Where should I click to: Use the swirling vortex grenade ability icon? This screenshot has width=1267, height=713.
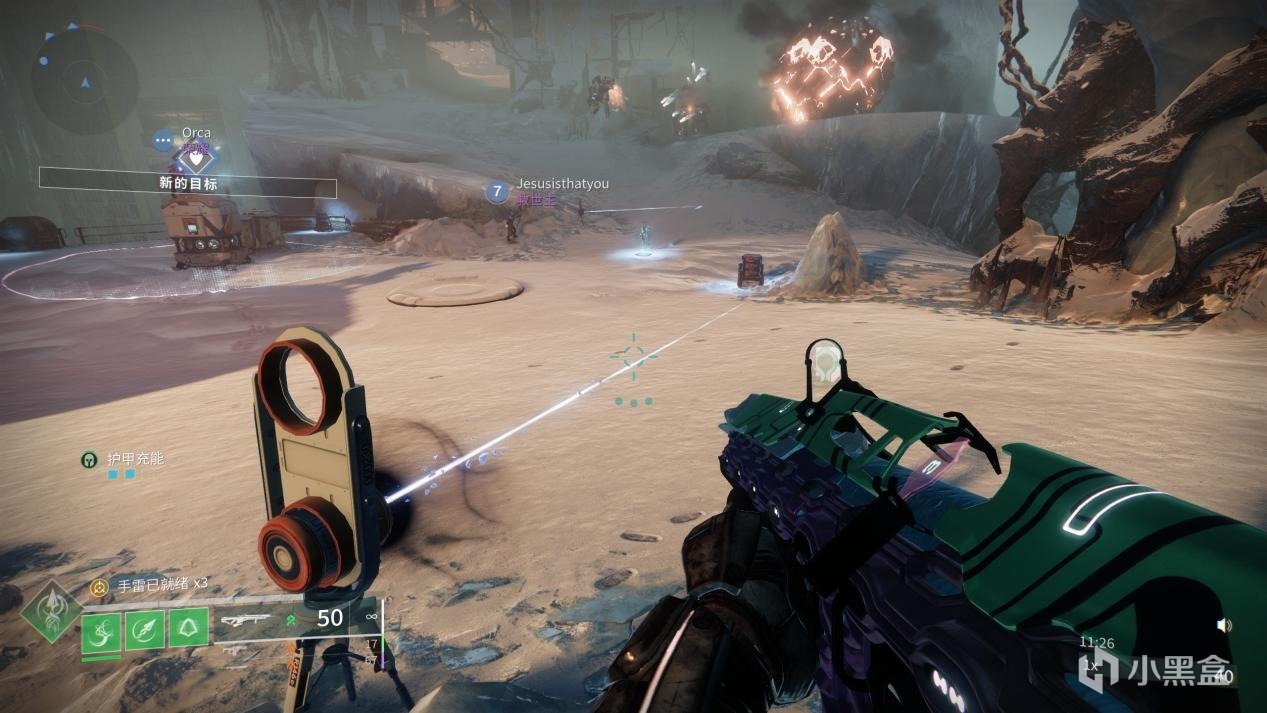[102, 630]
